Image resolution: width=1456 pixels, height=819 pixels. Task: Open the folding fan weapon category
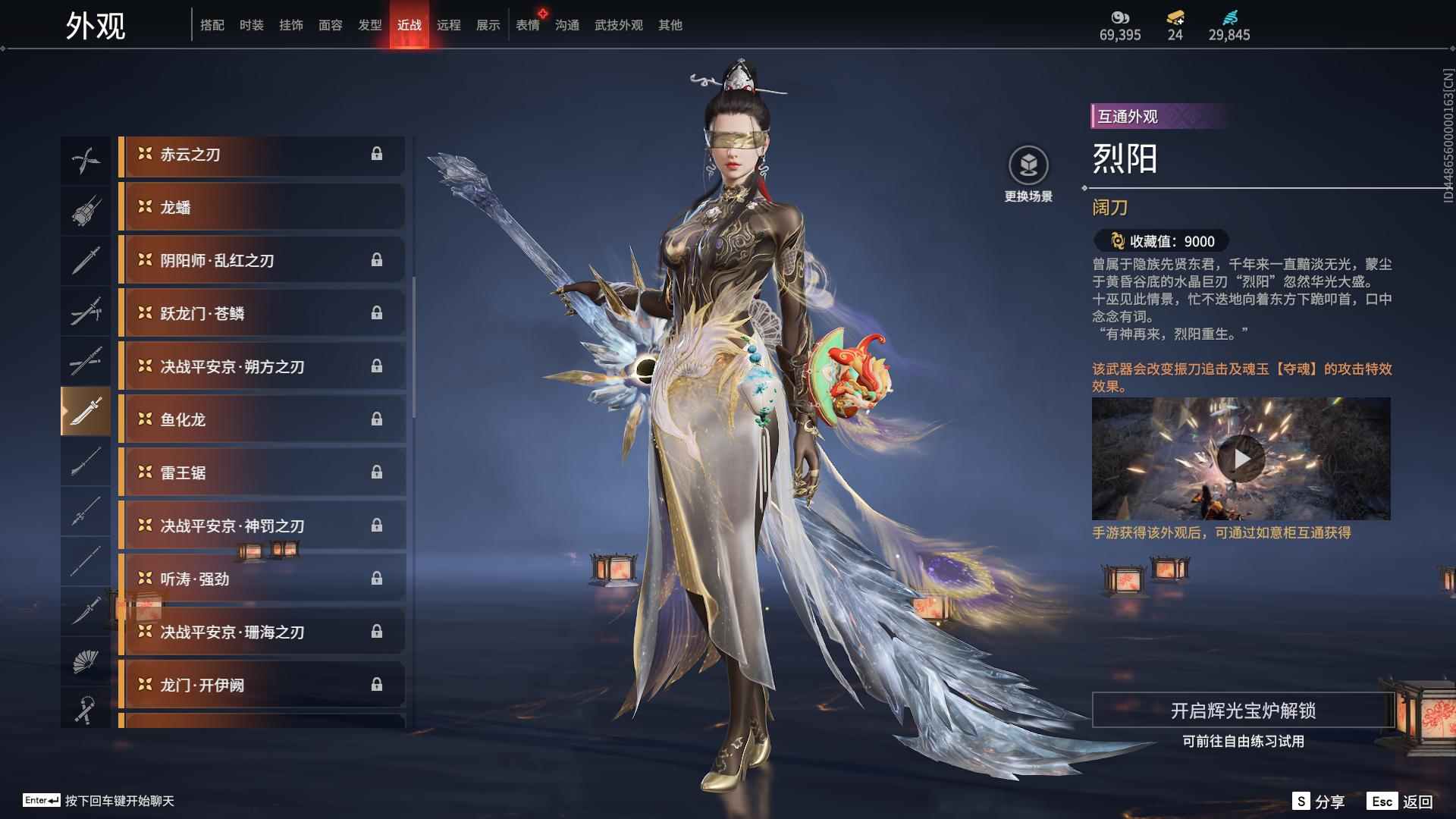pos(86,660)
